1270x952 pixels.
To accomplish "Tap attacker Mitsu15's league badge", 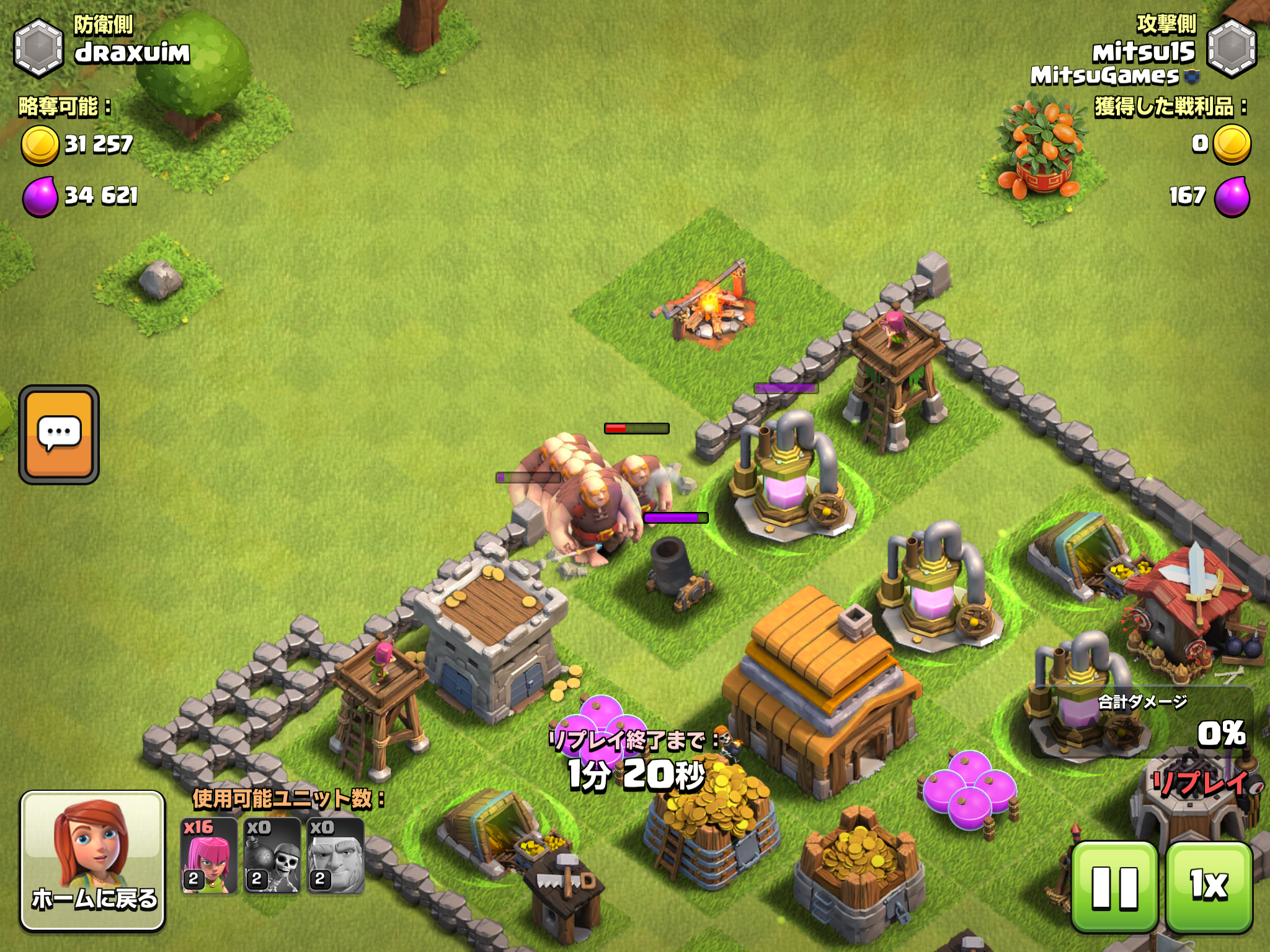I will [1232, 48].
